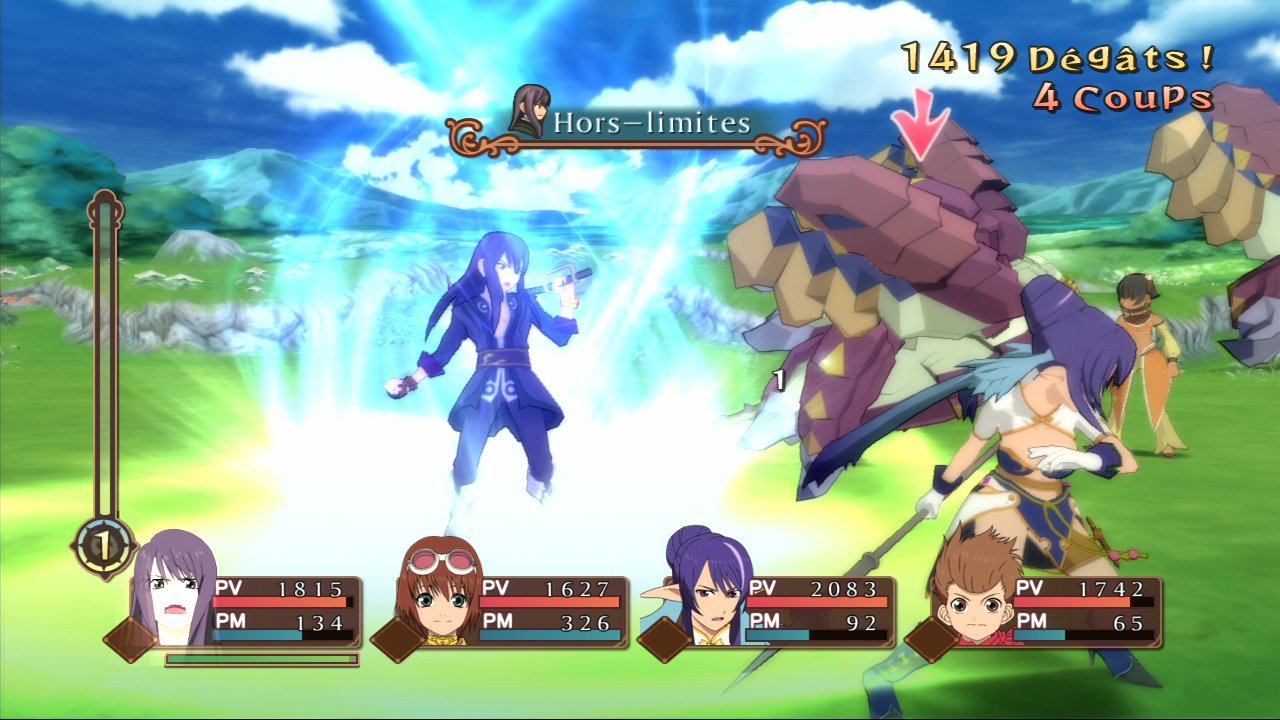Select Yuri's purple-haired party portrait
The height and width of the screenshot is (720, 1280).
click(174, 590)
